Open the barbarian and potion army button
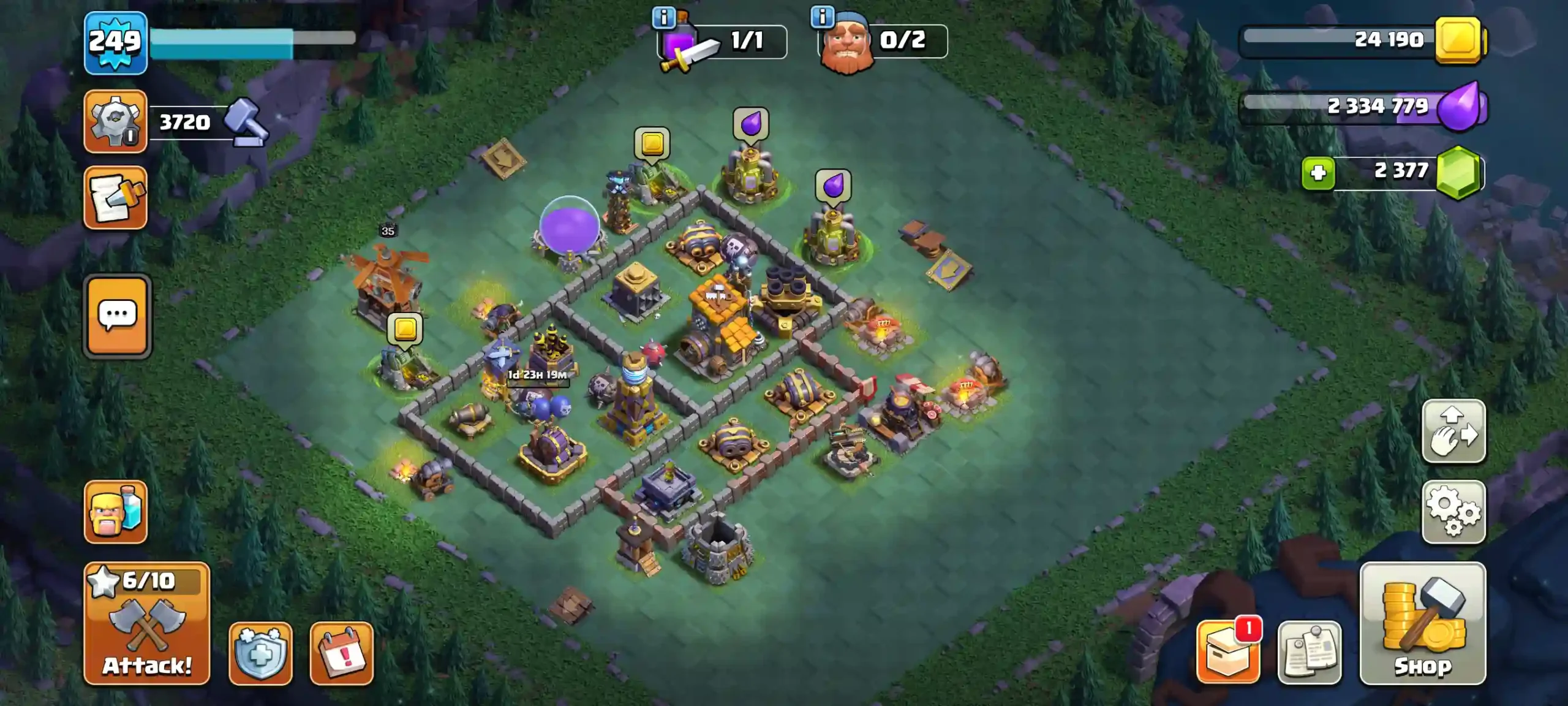This screenshot has width=1568, height=706. (115, 512)
